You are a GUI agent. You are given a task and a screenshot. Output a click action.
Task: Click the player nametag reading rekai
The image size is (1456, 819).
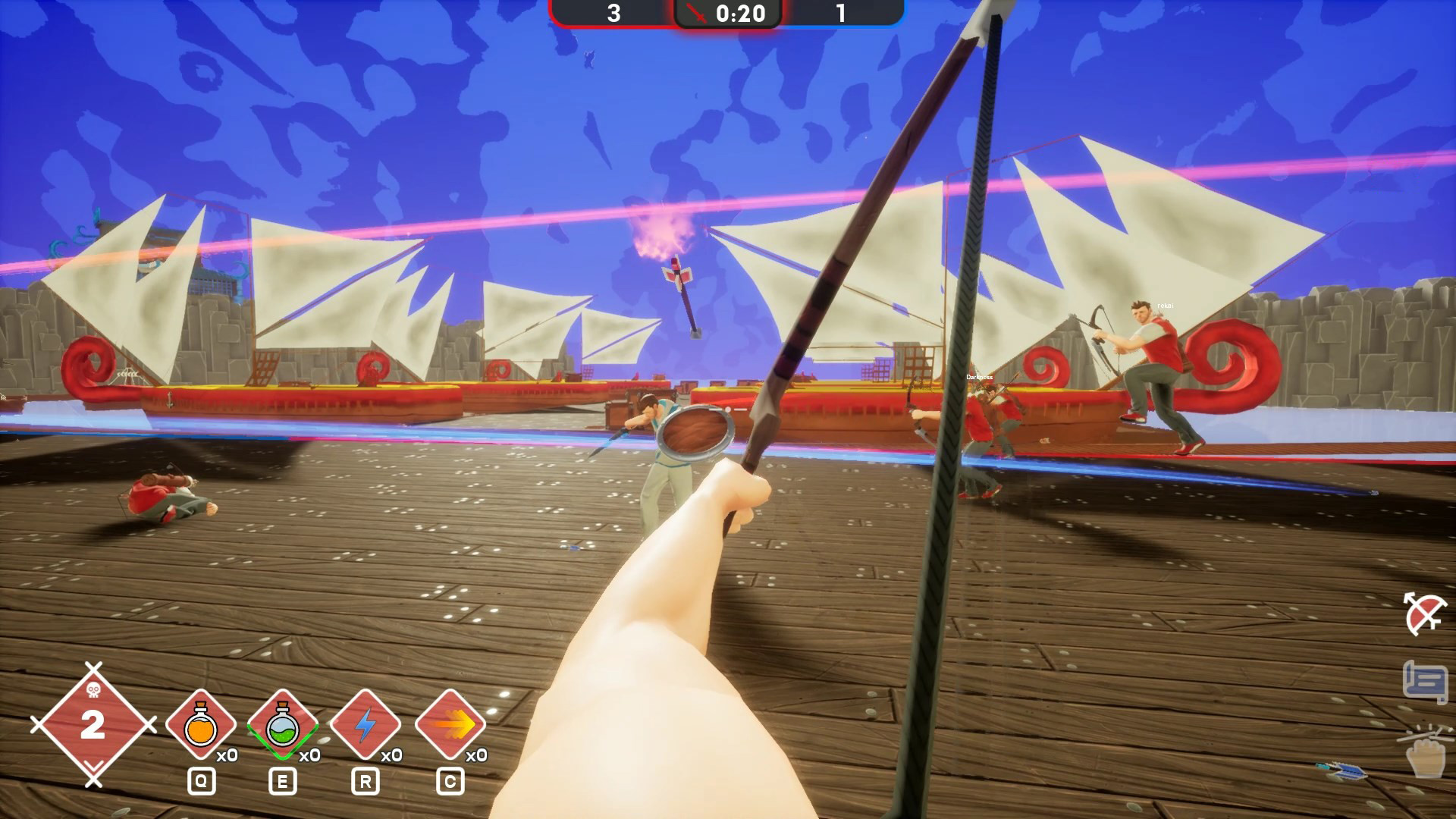point(1165,305)
